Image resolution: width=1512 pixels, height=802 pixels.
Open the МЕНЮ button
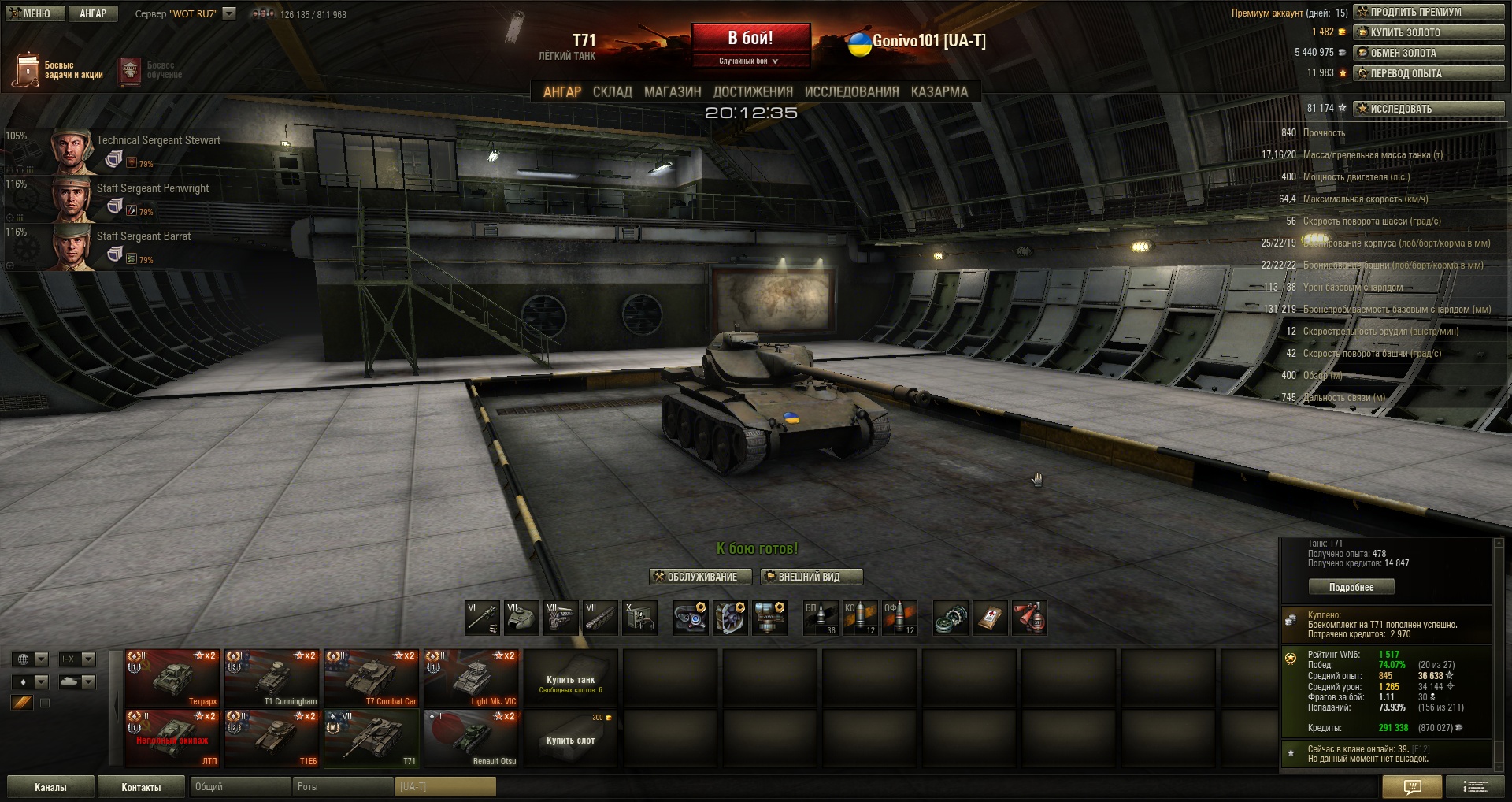tap(35, 13)
